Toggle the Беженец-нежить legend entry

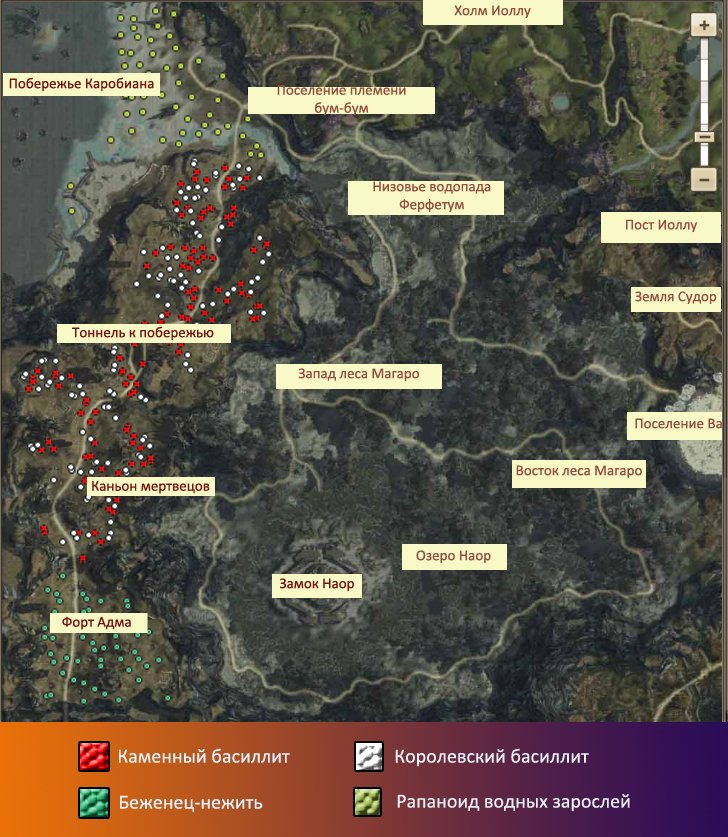93,801
